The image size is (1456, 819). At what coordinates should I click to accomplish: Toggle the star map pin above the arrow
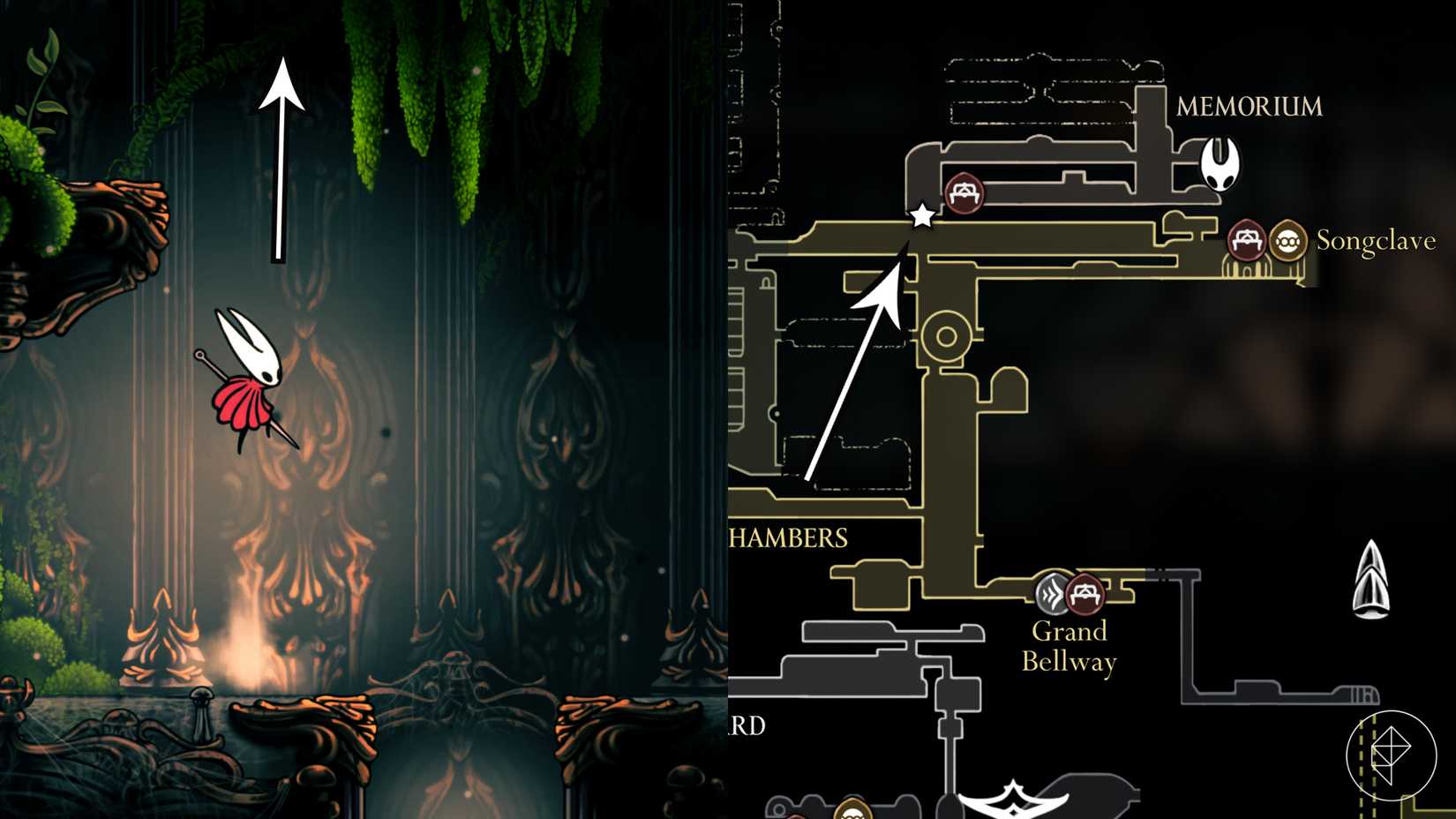(x=923, y=215)
